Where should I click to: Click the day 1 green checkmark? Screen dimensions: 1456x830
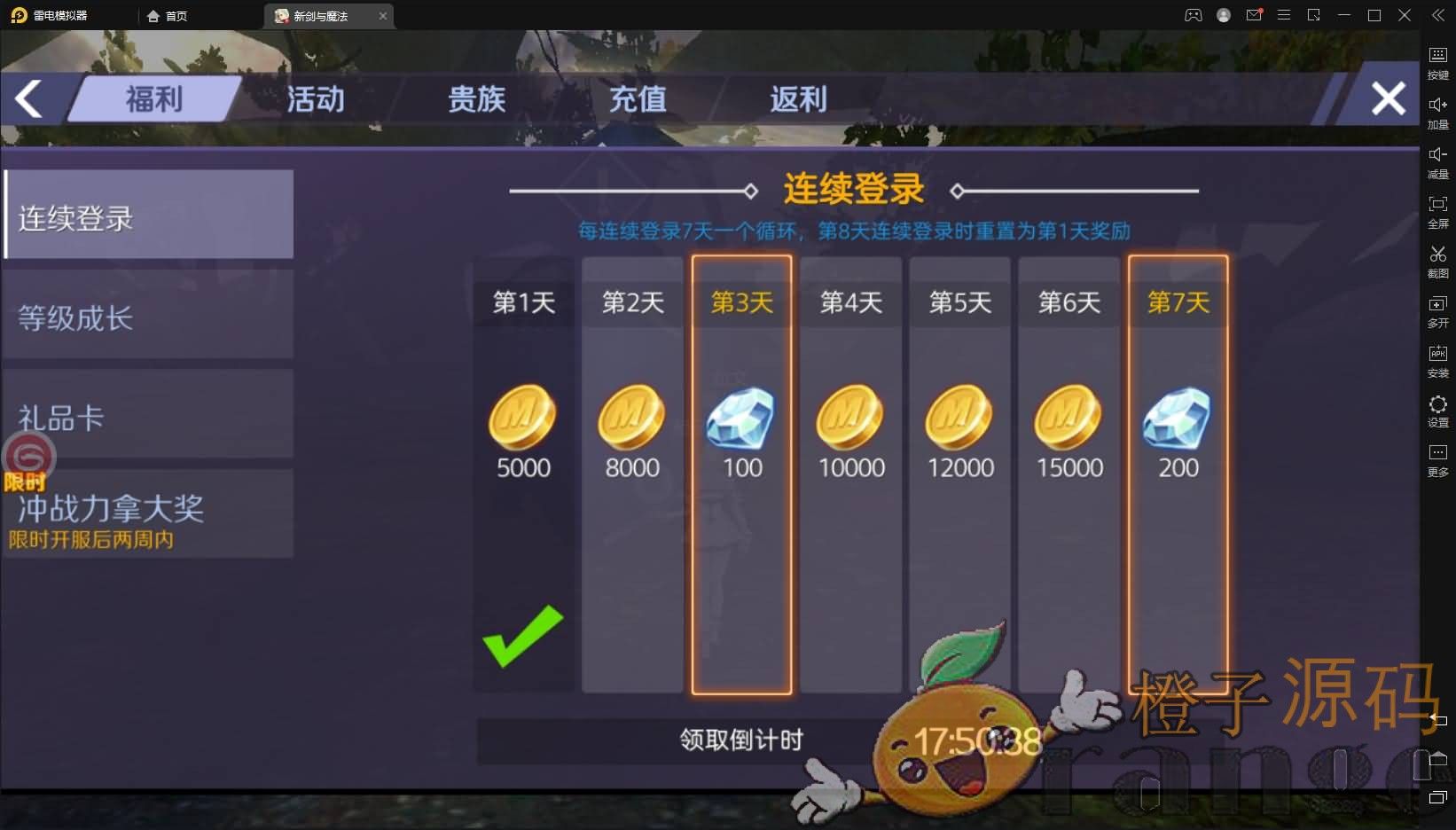coord(521,638)
